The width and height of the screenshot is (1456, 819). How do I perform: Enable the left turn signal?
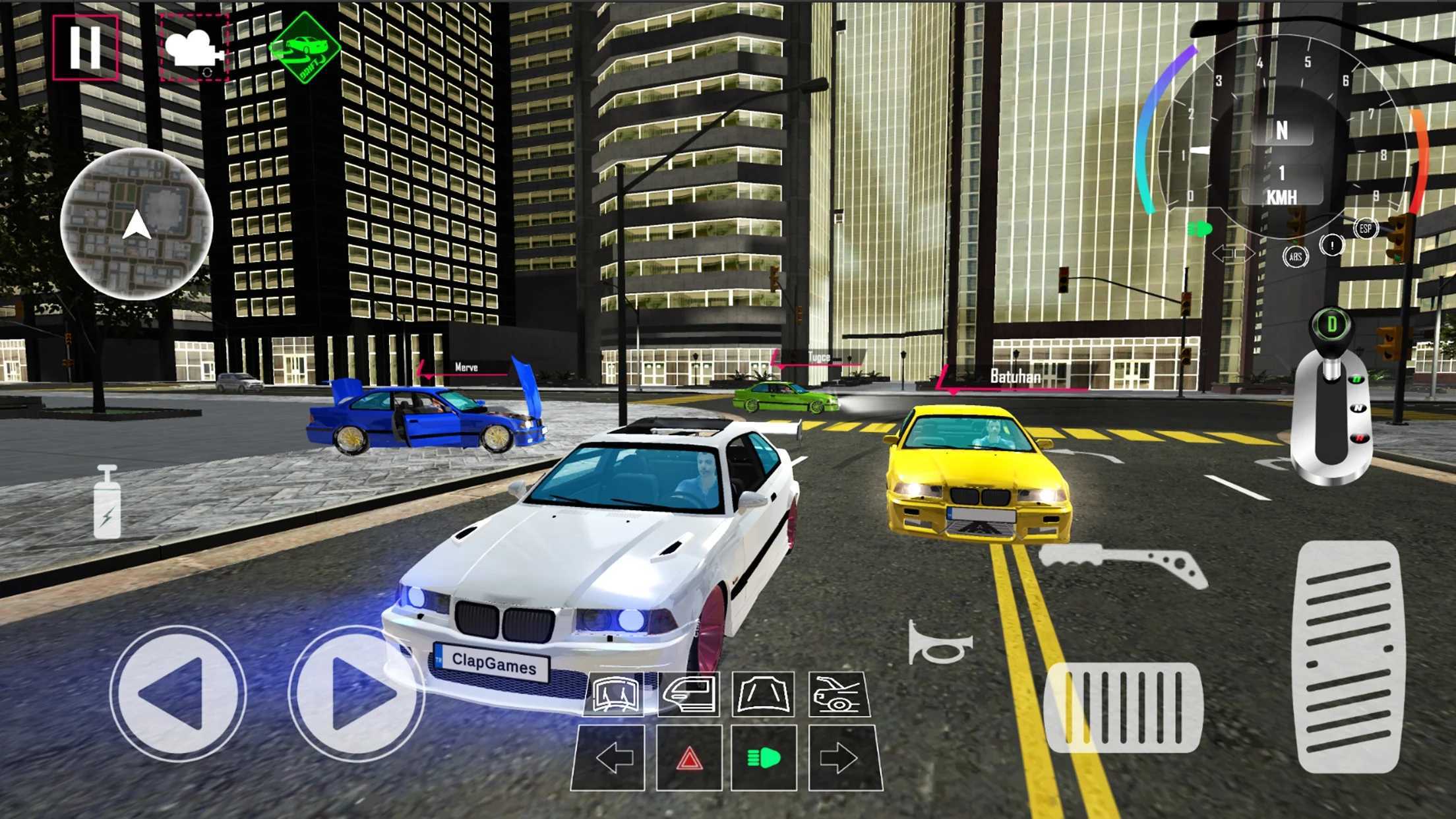pyautogui.click(x=614, y=759)
